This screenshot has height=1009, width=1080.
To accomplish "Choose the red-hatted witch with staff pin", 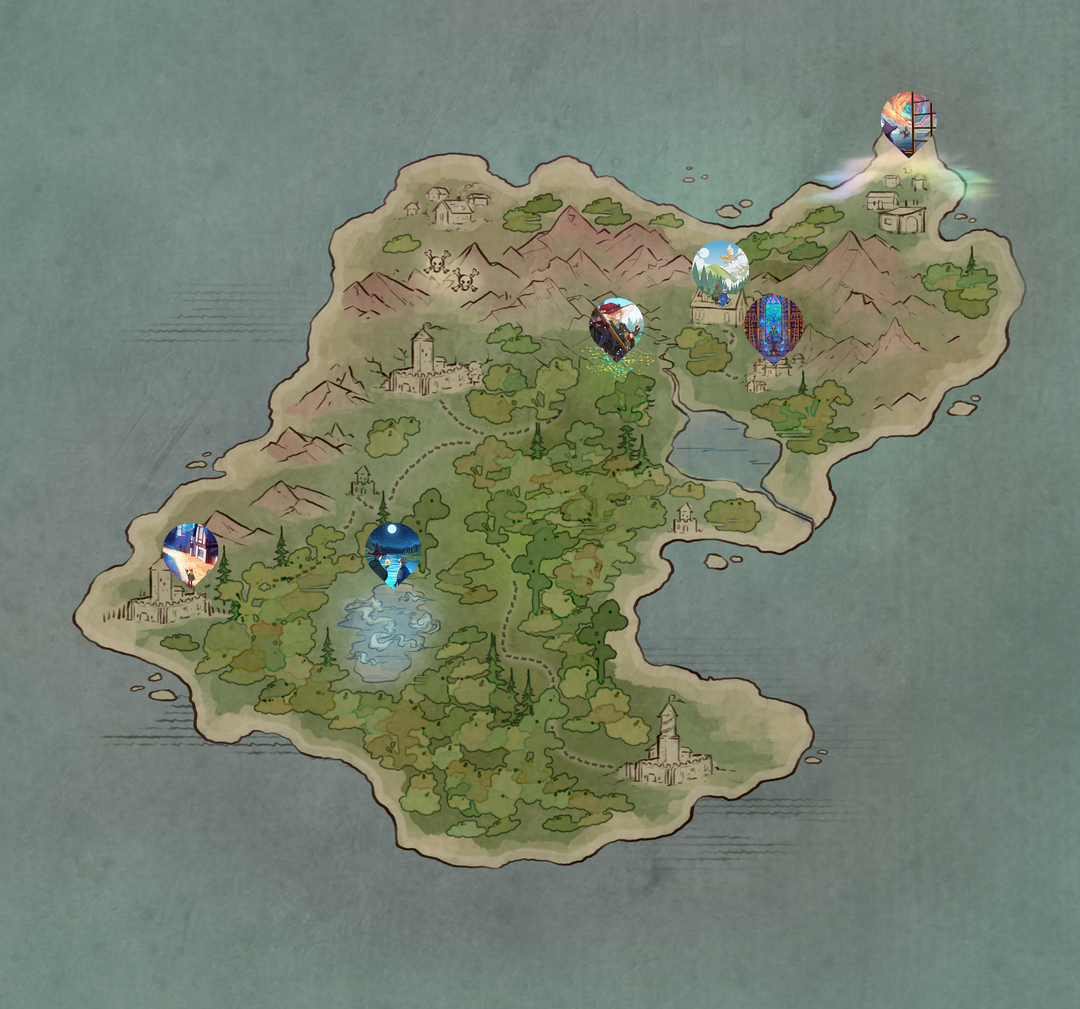I will [x=617, y=327].
